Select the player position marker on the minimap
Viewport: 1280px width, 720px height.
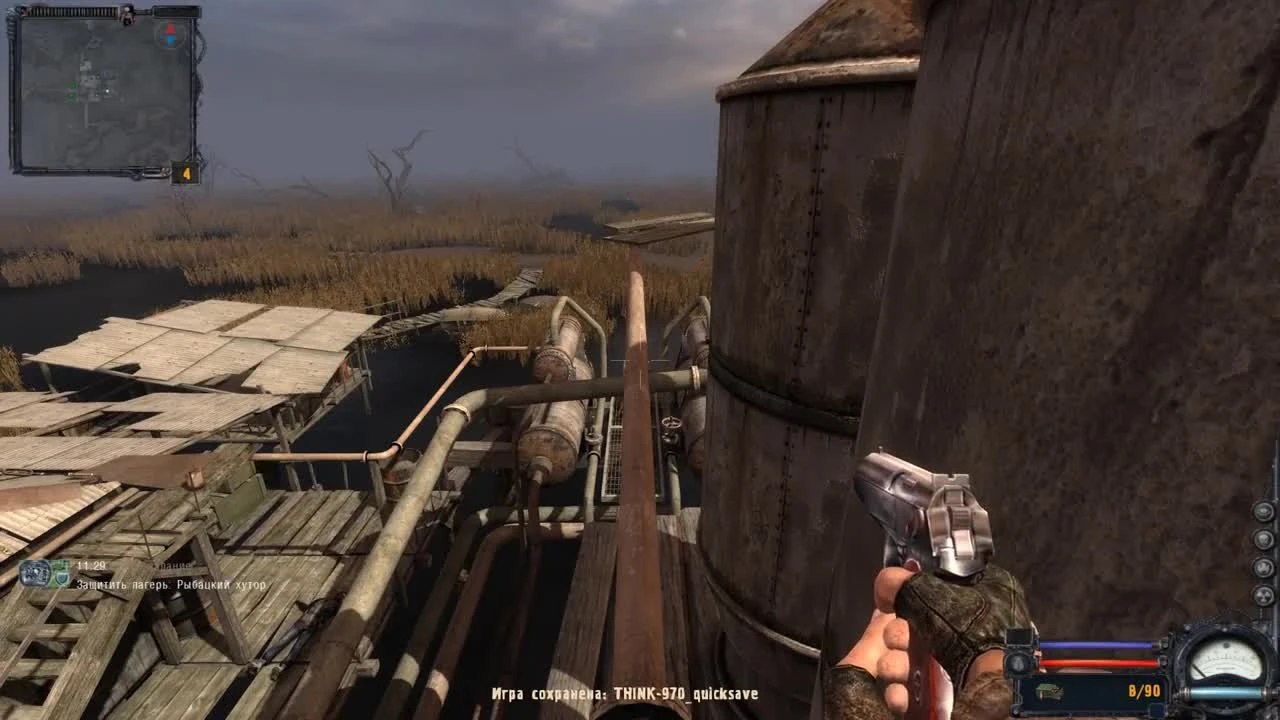pyautogui.click(x=108, y=90)
